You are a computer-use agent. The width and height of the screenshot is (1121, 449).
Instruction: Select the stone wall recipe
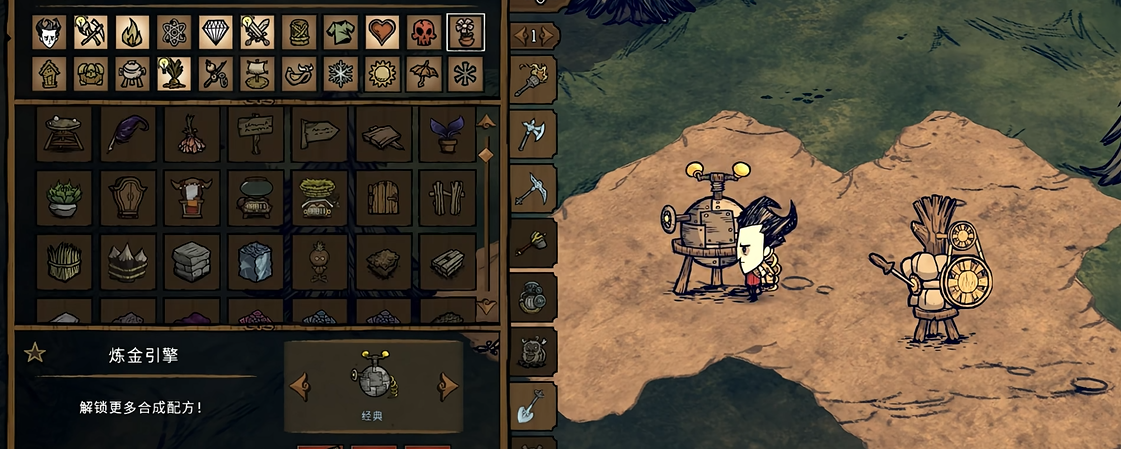[192, 261]
